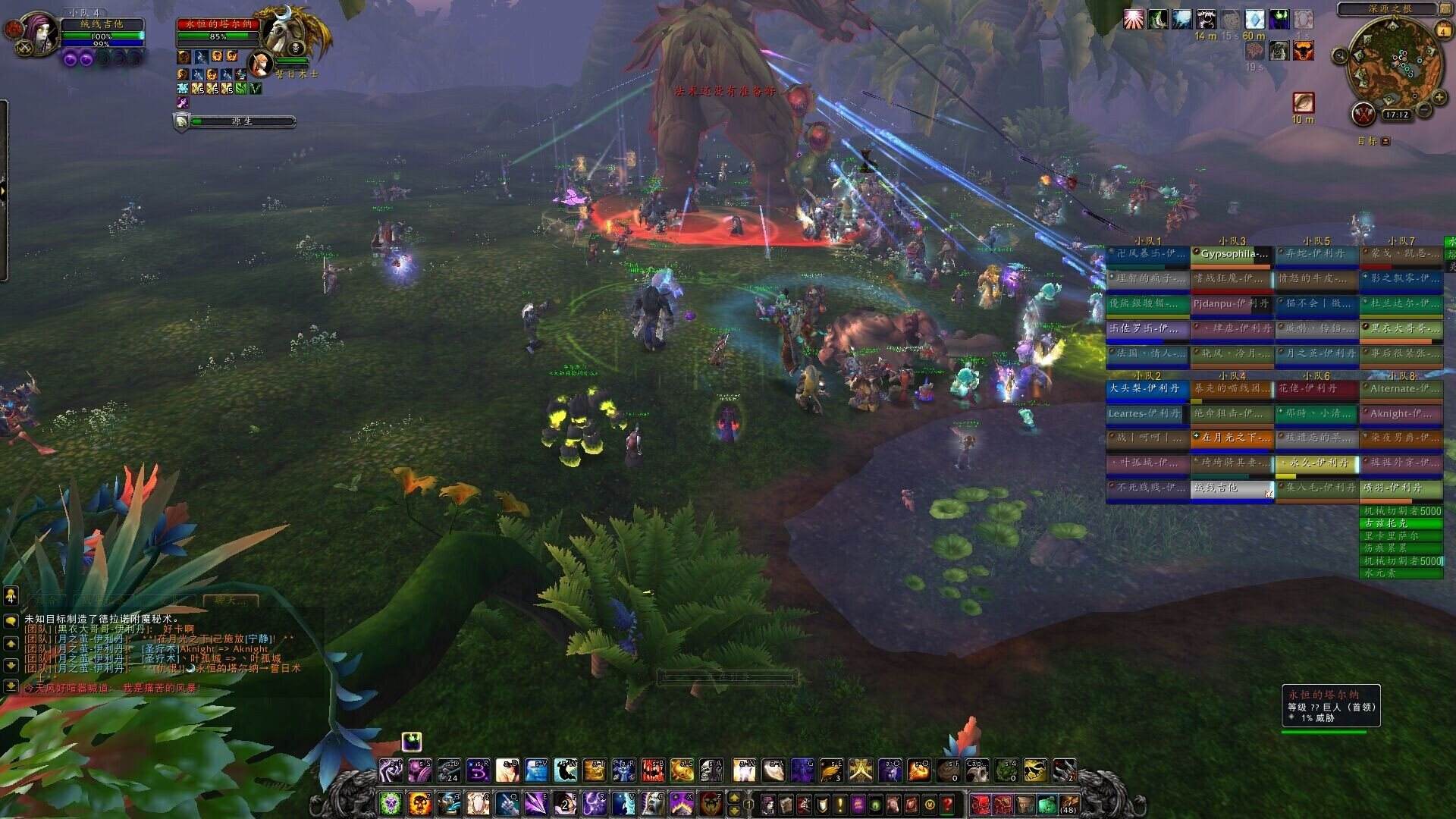Click the 源生 cast bar progress

point(243,121)
